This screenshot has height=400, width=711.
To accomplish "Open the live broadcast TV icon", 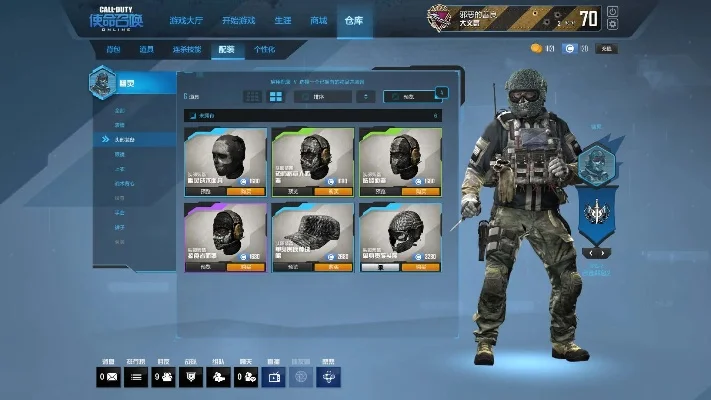I will click(x=273, y=377).
